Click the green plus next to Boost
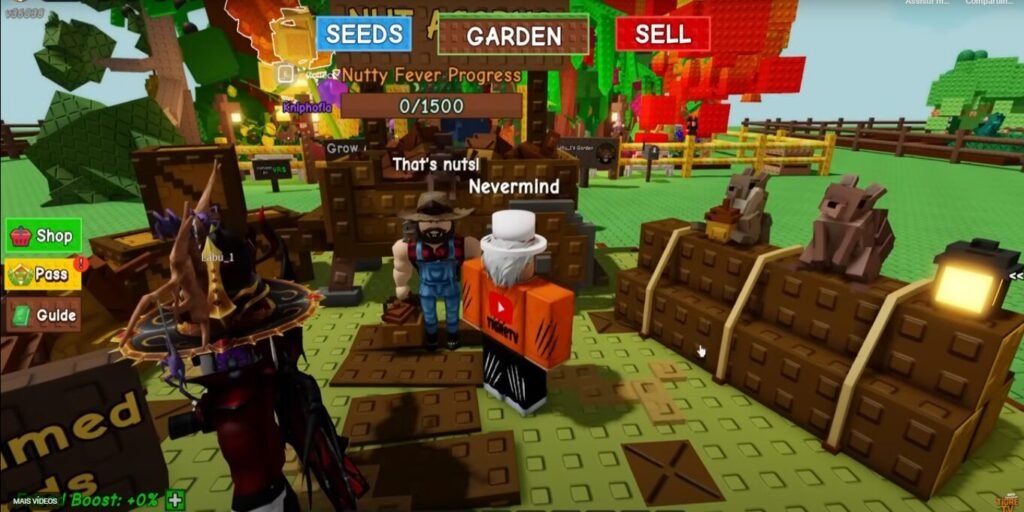The width and height of the screenshot is (1024, 512). [x=176, y=499]
